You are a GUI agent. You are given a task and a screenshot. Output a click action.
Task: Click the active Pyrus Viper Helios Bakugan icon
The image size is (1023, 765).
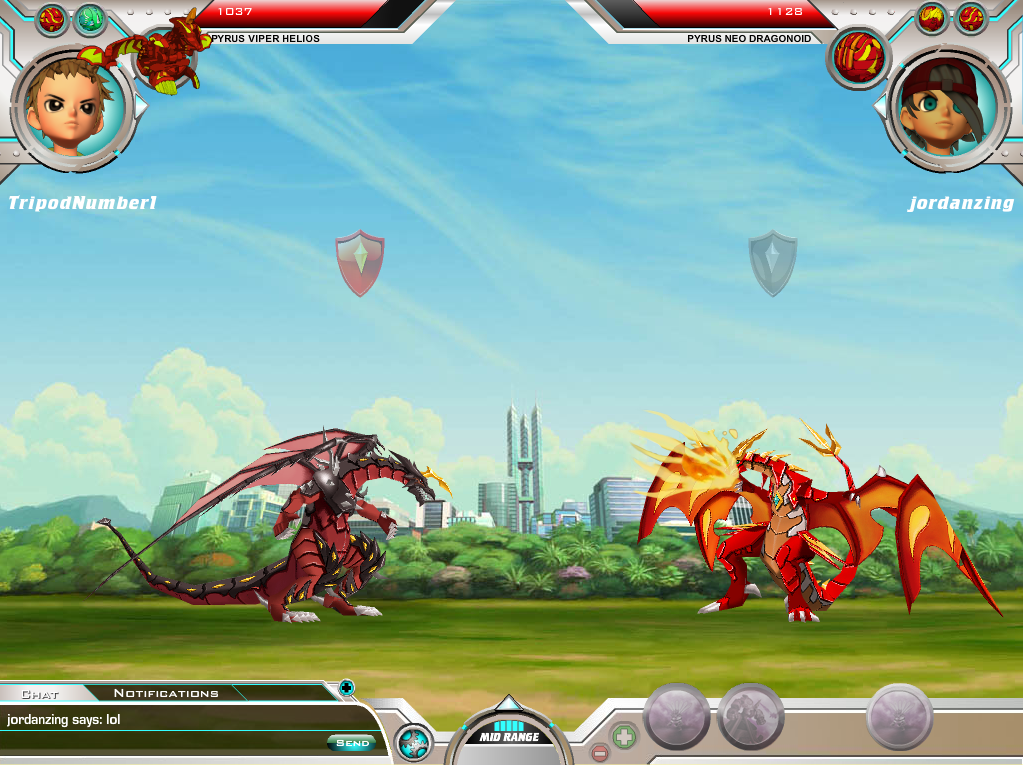166,55
